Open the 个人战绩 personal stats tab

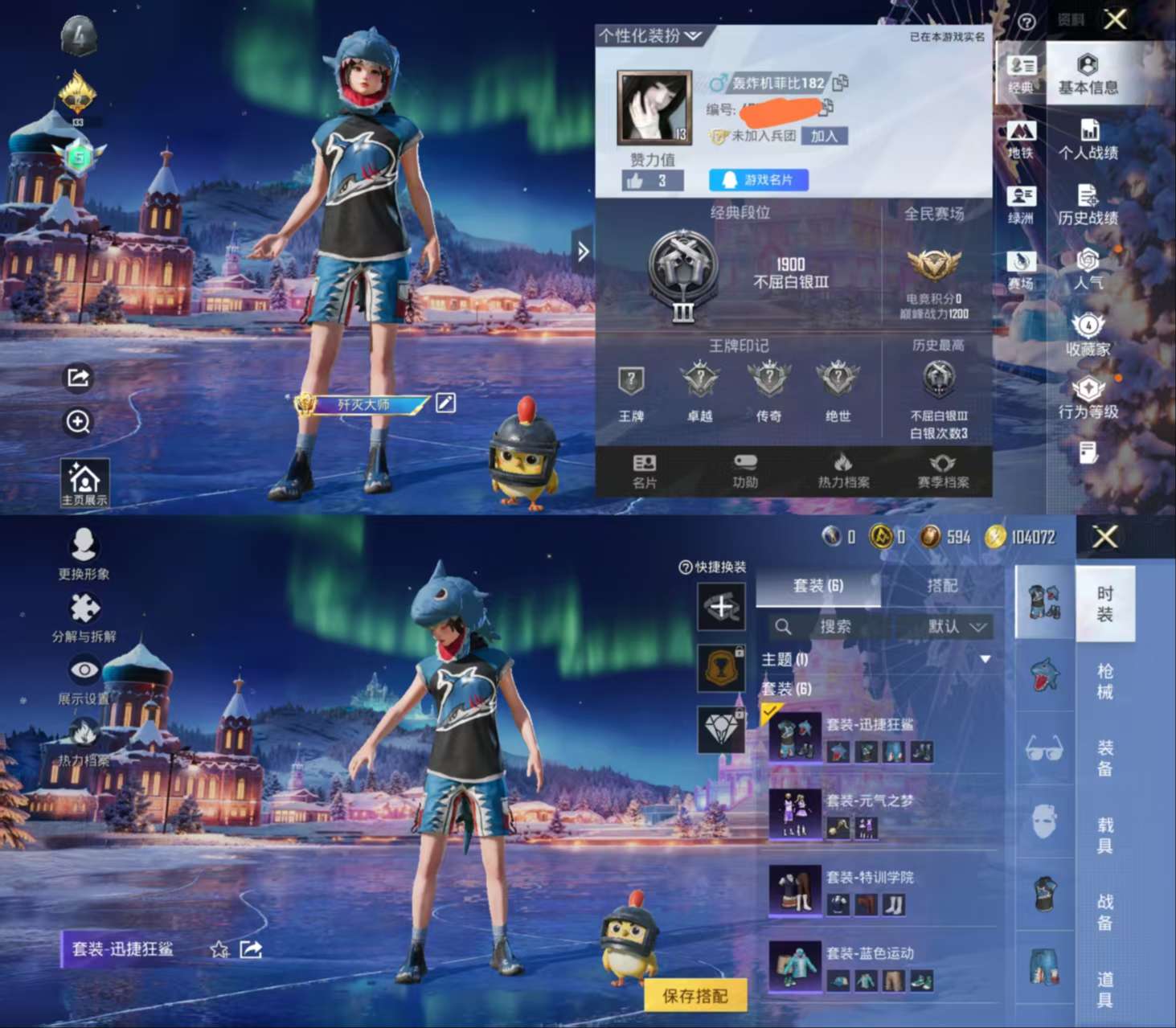tap(1088, 140)
